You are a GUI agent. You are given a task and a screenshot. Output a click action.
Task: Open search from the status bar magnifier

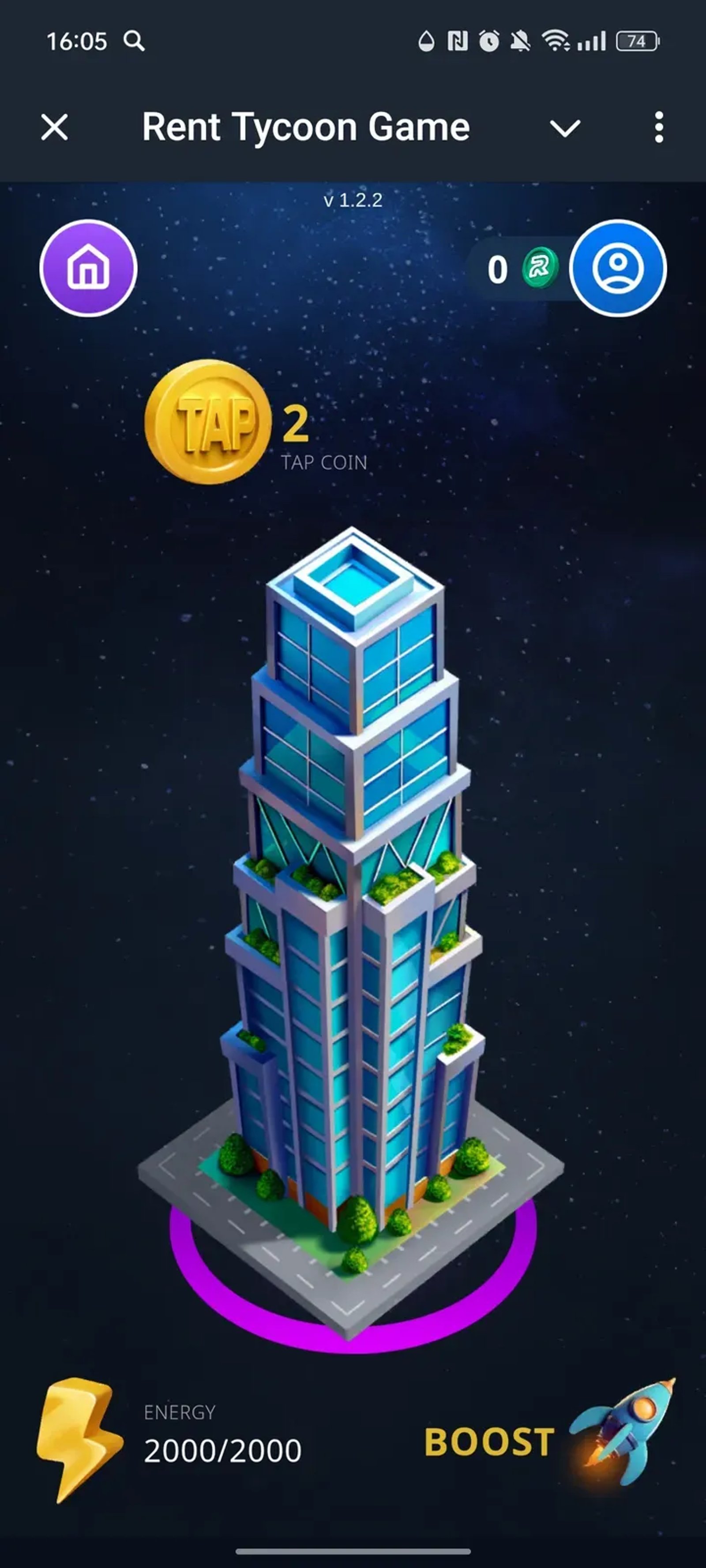coord(135,41)
